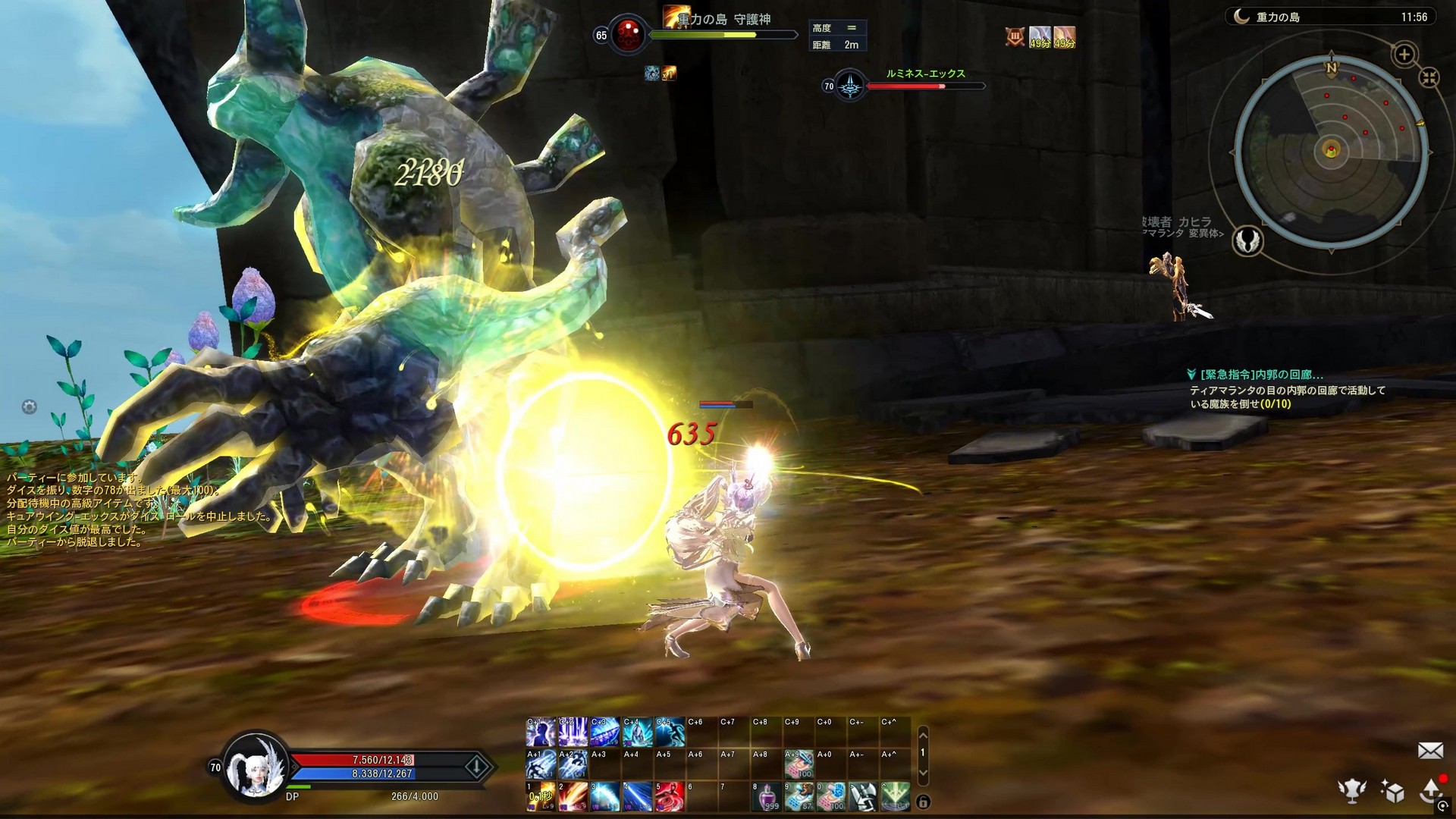Open the sparkling cube icon
The width and height of the screenshot is (1456, 819).
pyautogui.click(x=1392, y=791)
